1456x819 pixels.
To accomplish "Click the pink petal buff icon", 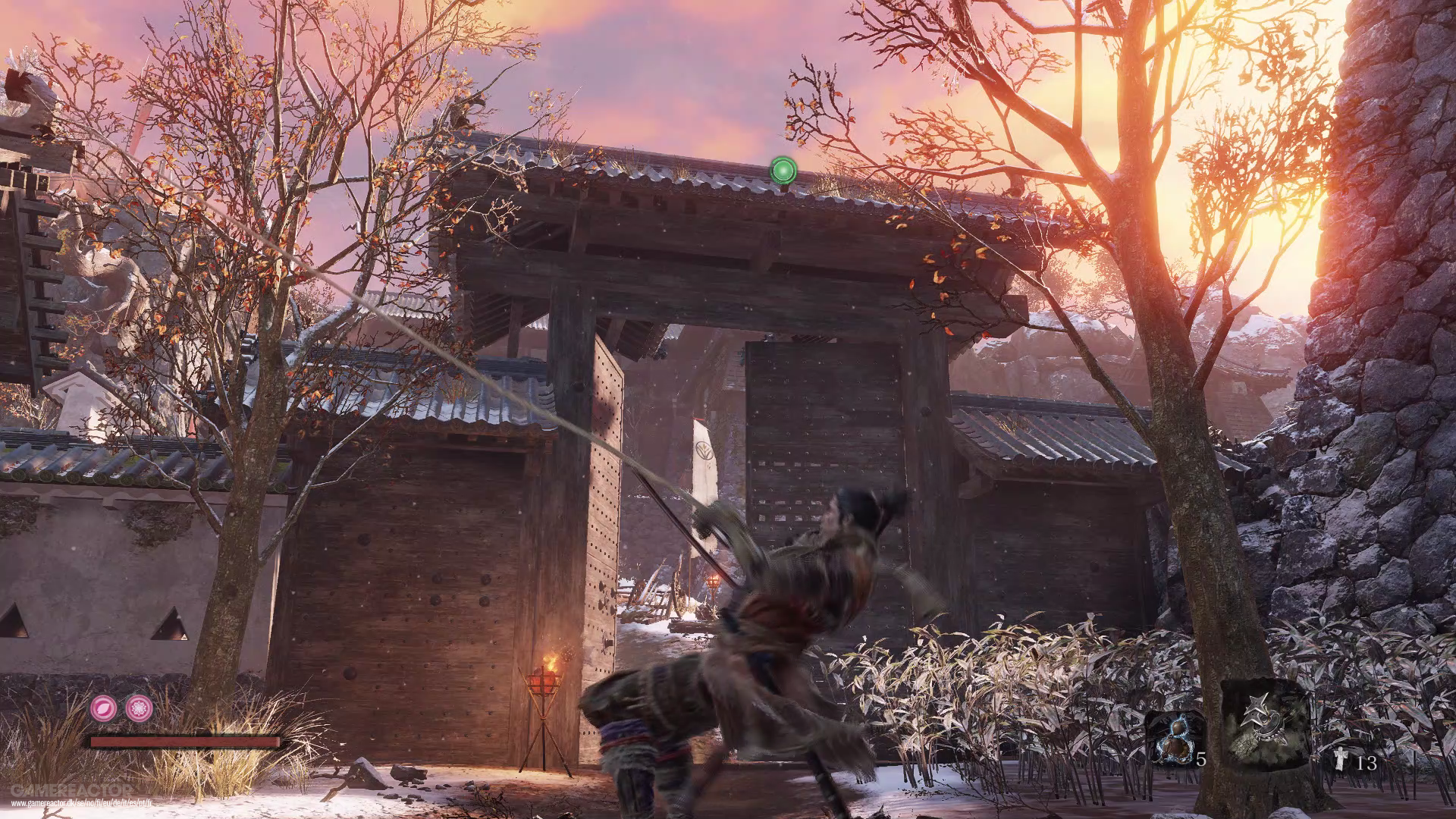I will (x=103, y=708).
